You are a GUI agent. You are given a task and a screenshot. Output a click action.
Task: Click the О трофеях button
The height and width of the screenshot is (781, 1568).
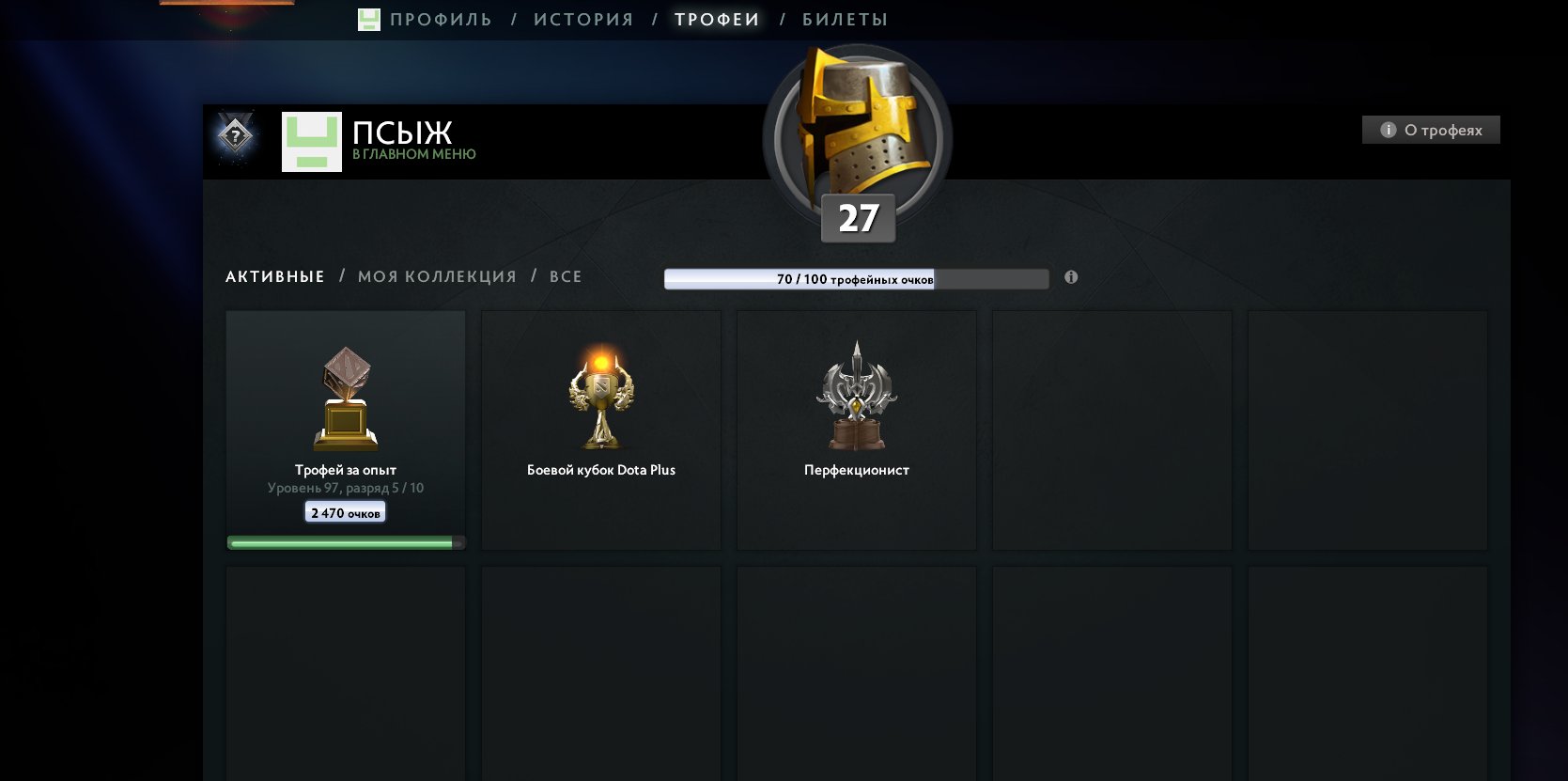pos(1430,130)
